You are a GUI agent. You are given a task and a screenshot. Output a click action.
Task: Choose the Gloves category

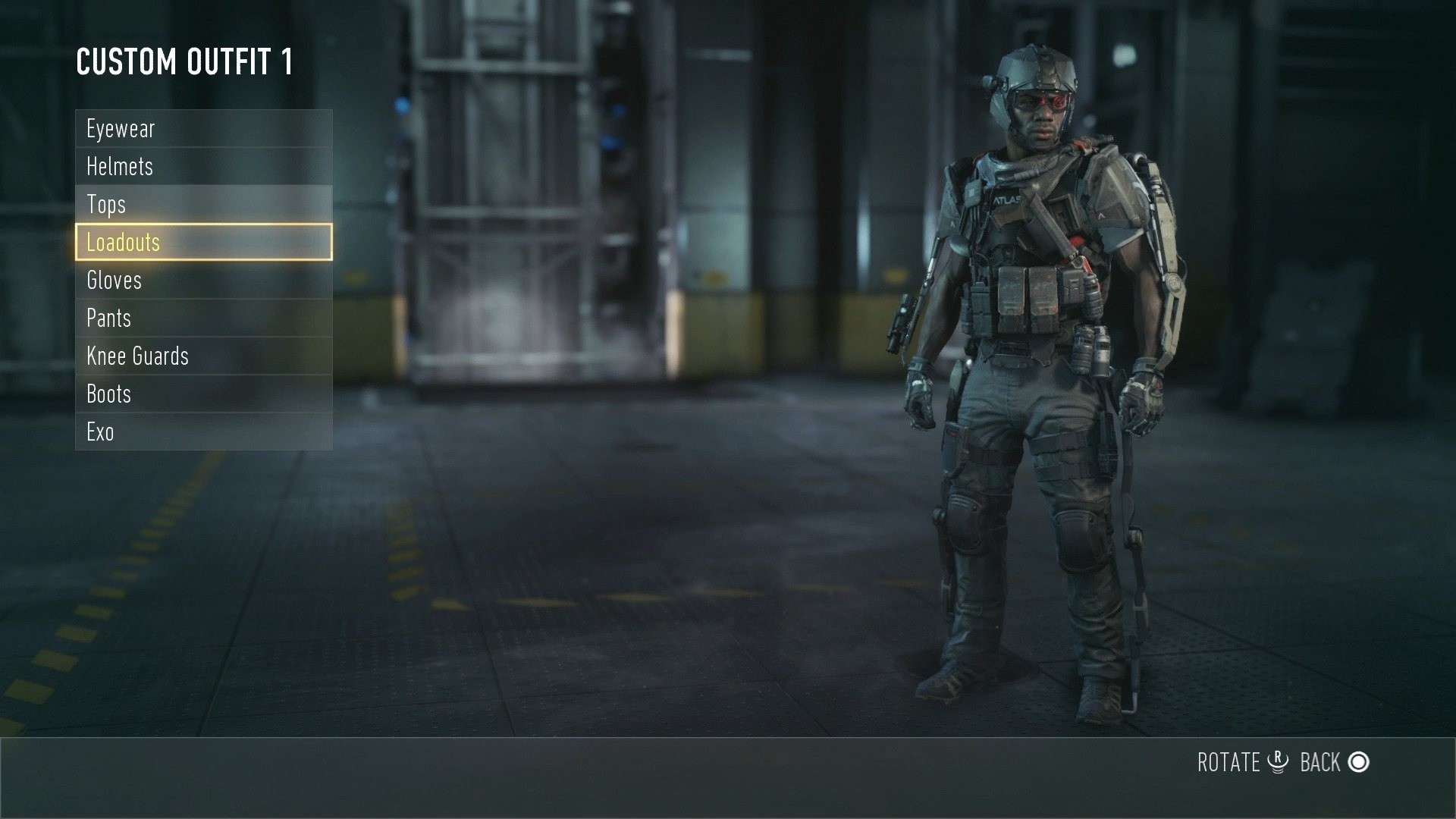click(114, 280)
